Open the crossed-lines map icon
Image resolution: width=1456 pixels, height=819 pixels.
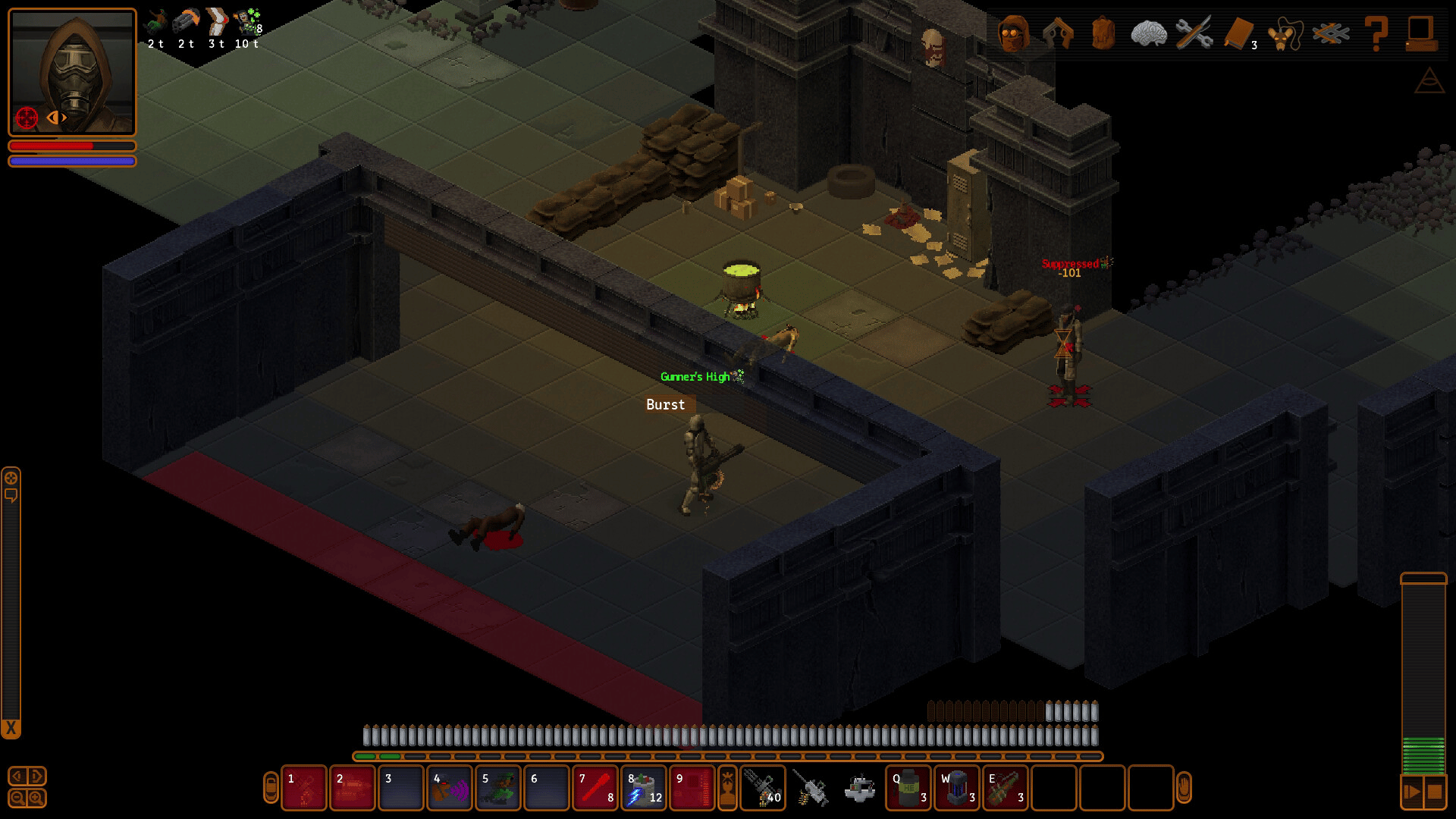[1331, 33]
